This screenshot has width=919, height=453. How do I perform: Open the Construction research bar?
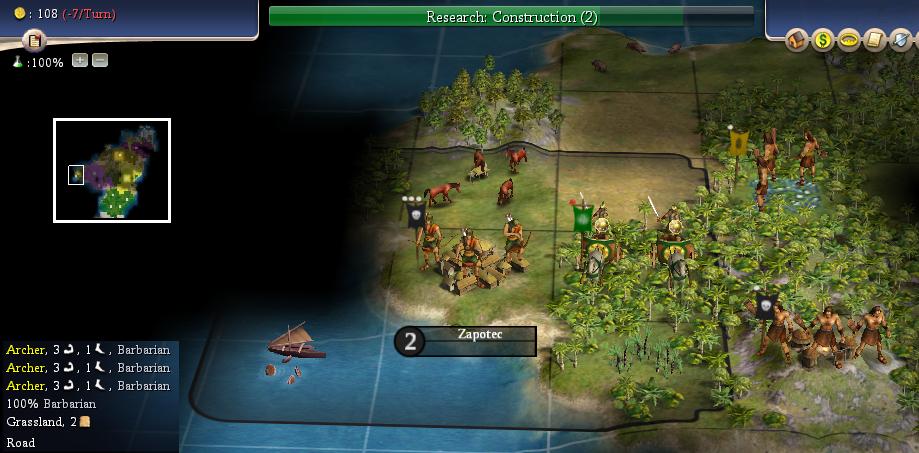click(511, 17)
